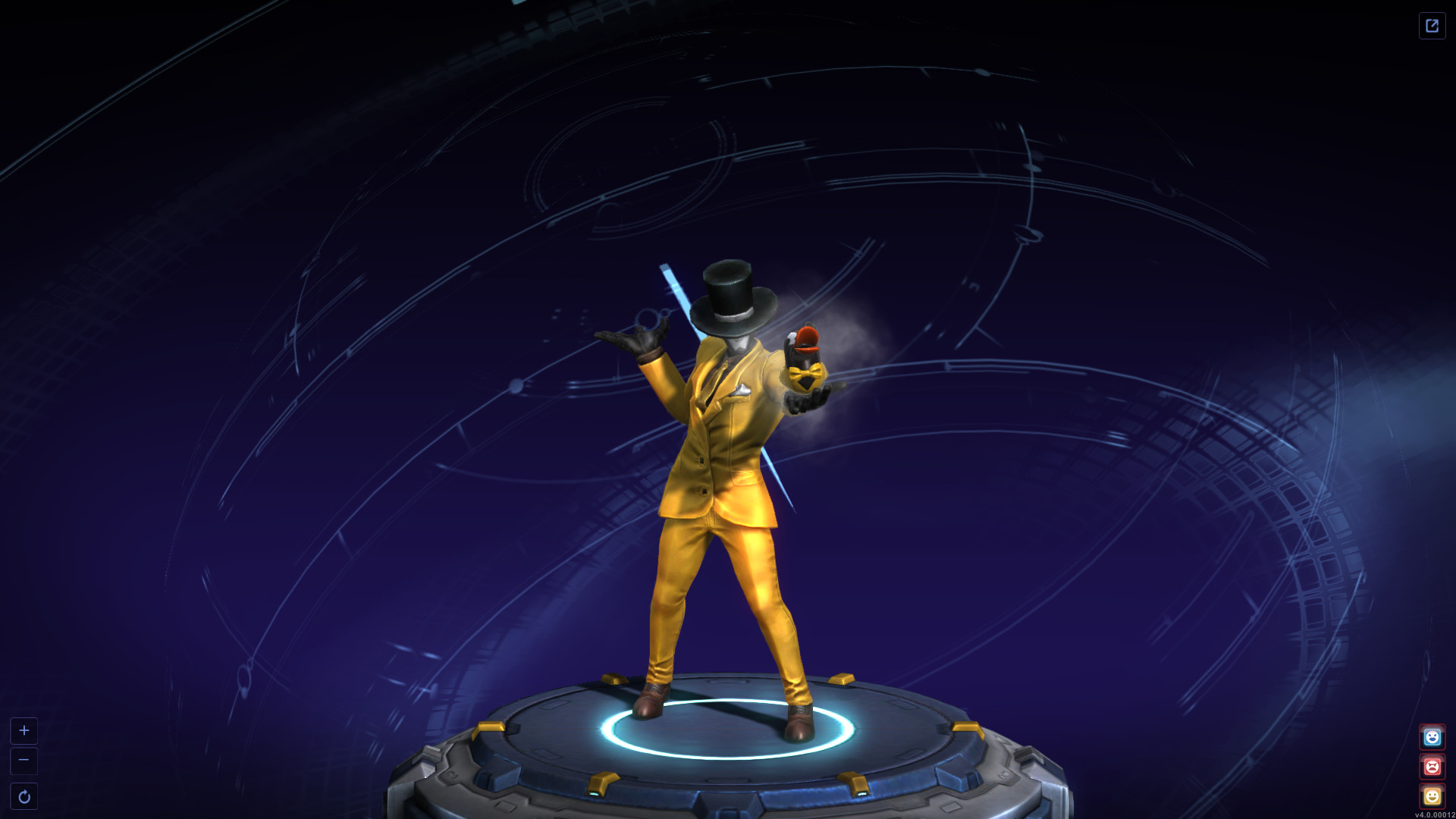This screenshot has width=1456, height=819.
Task: Reset the camera rotation
Action: coord(25,795)
